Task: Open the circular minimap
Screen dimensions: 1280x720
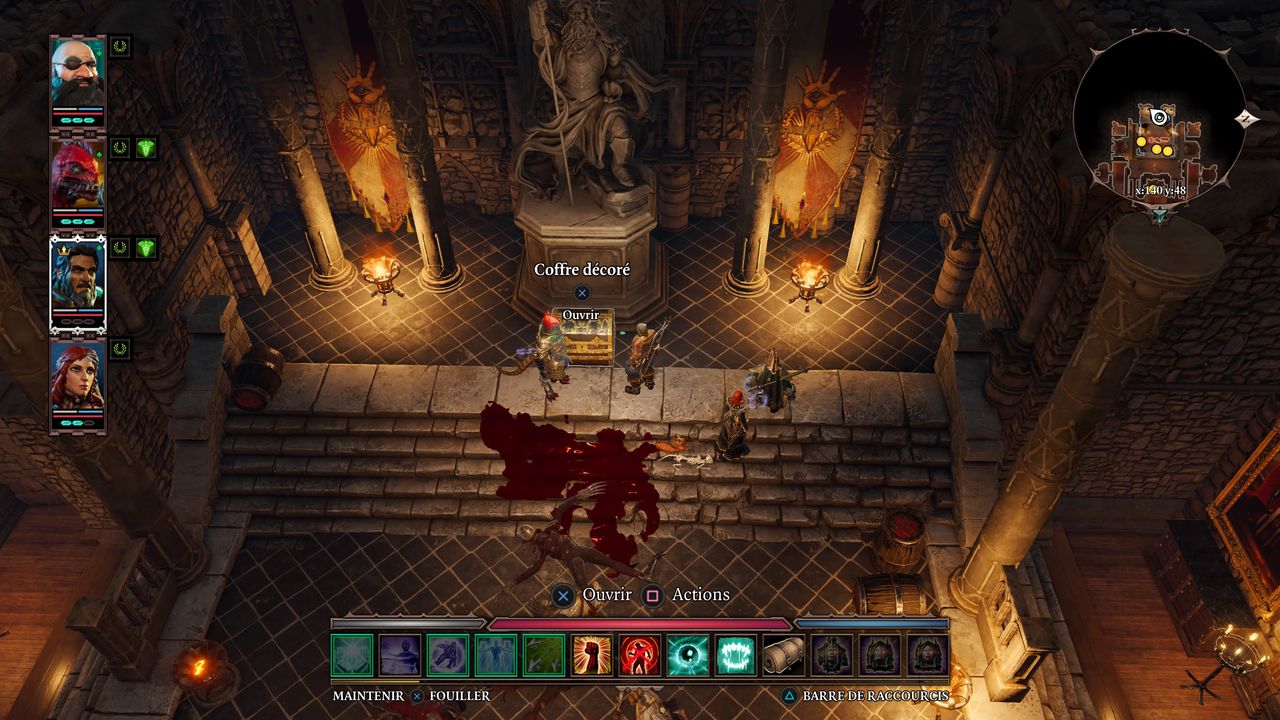Action: pyautogui.click(x=1159, y=122)
